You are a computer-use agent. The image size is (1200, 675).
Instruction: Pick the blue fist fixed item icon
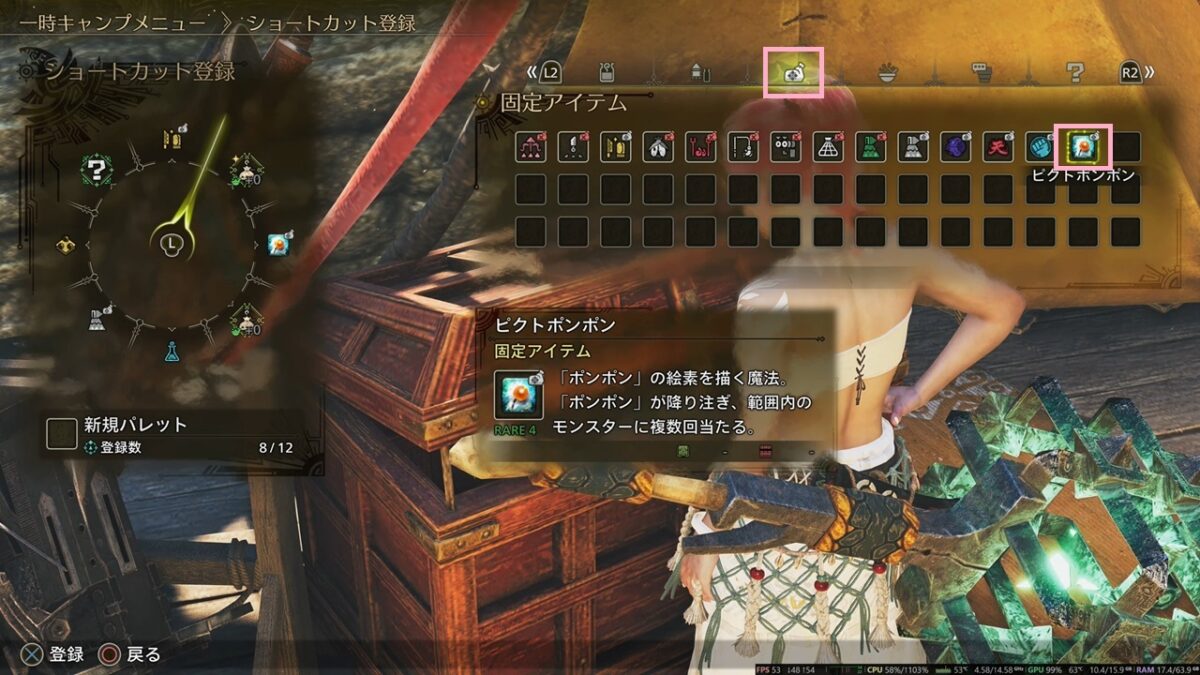tap(1040, 148)
